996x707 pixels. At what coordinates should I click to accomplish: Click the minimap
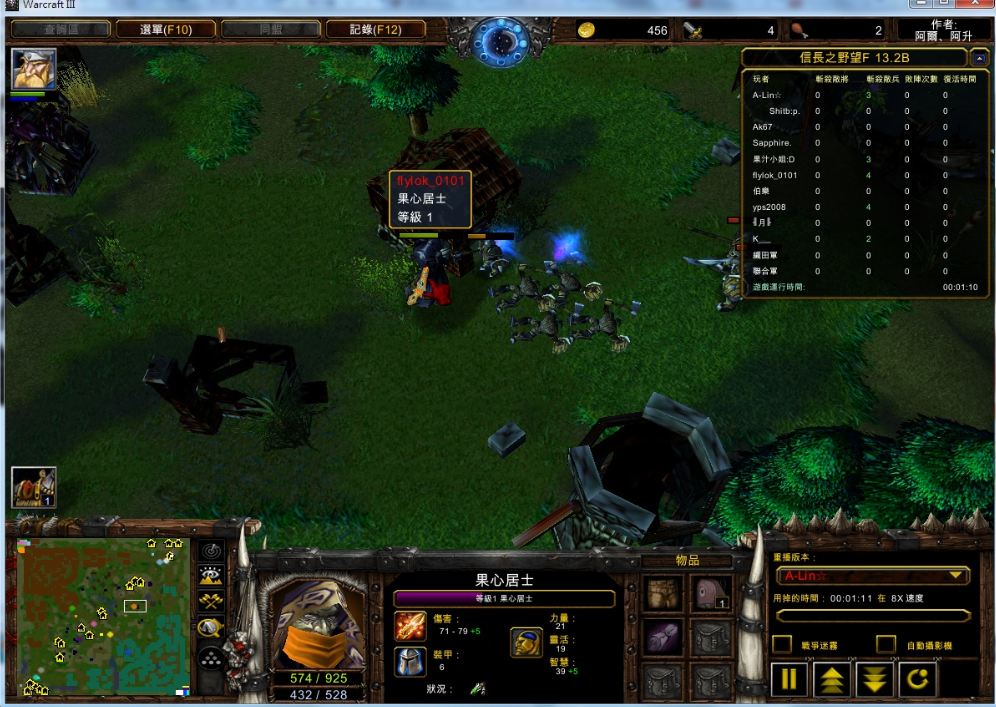click(103, 617)
